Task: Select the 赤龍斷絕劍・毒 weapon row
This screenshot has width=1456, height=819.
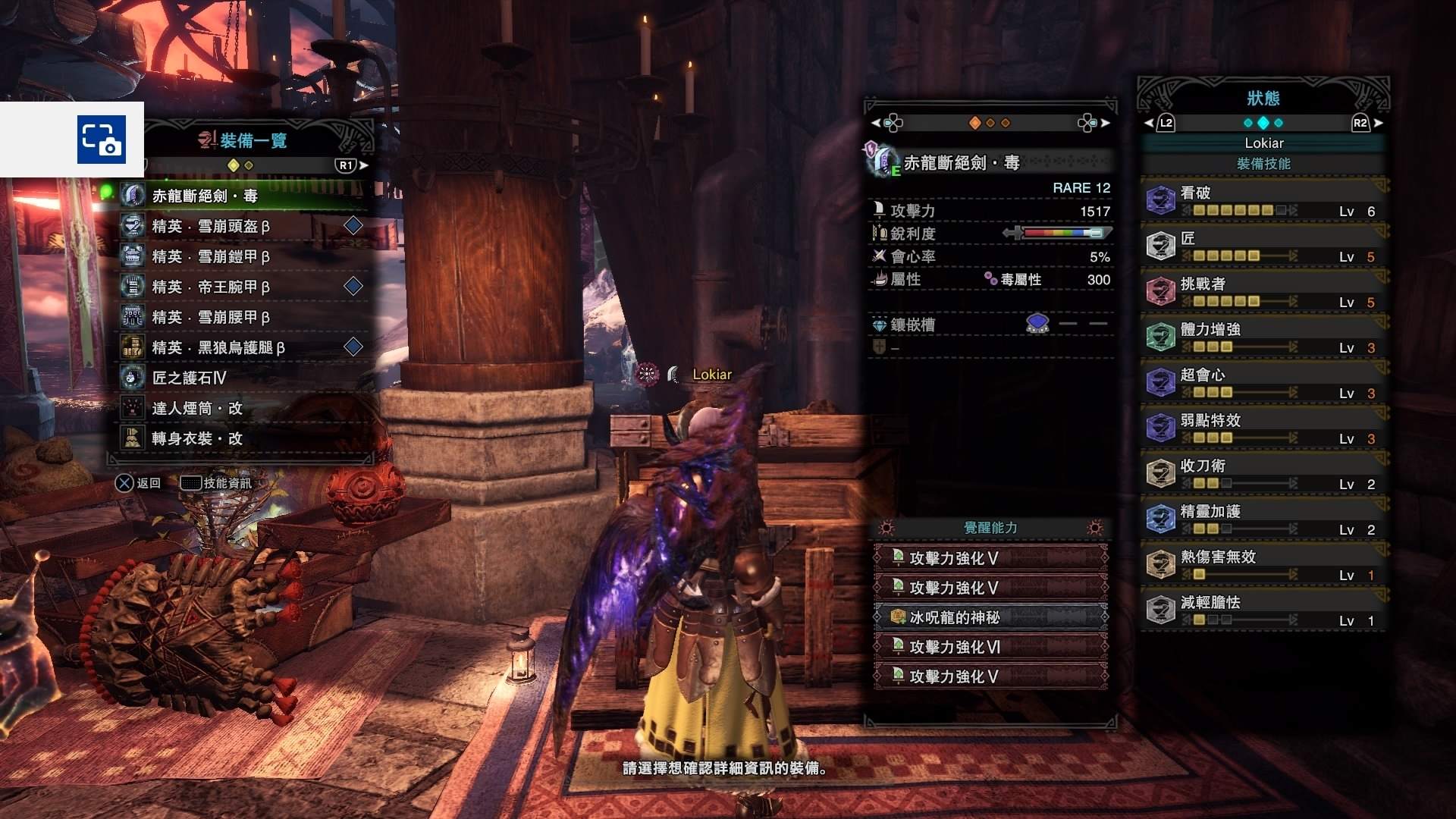Action: point(243,196)
